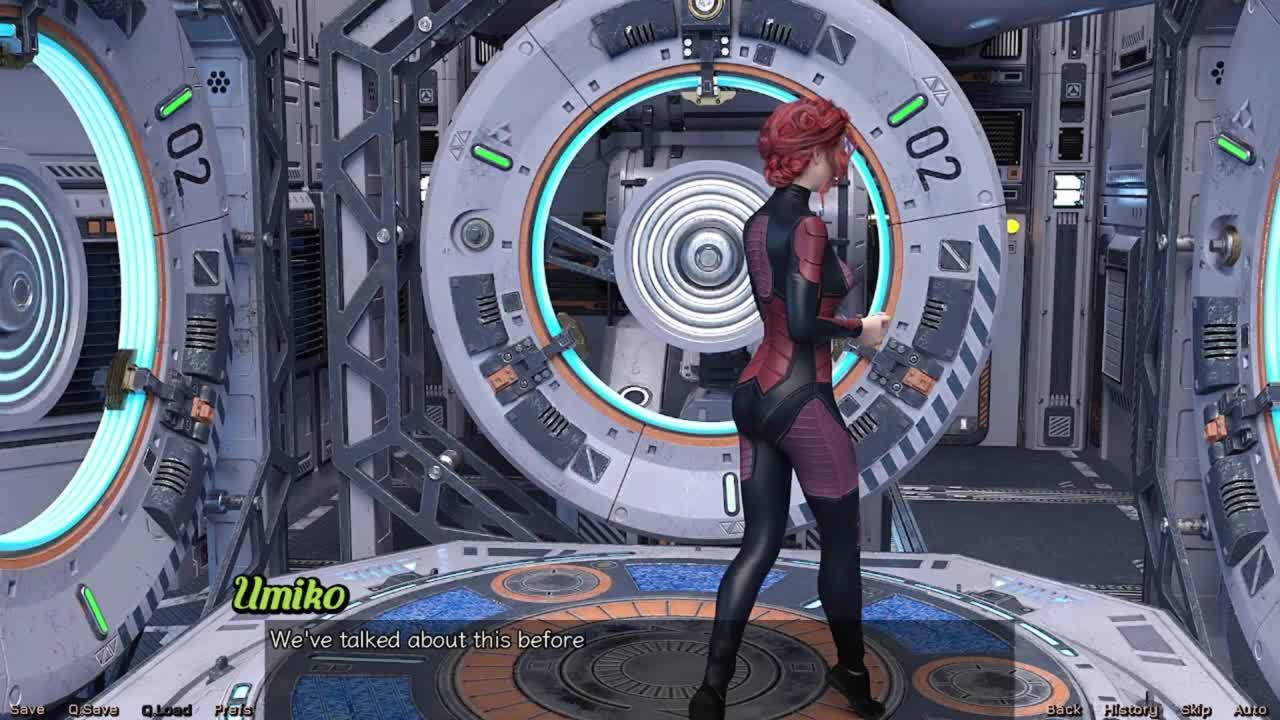Image resolution: width=1280 pixels, height=720 pixels.
Task: Toggle Skip mode
Action: [x=1196, y=710]
